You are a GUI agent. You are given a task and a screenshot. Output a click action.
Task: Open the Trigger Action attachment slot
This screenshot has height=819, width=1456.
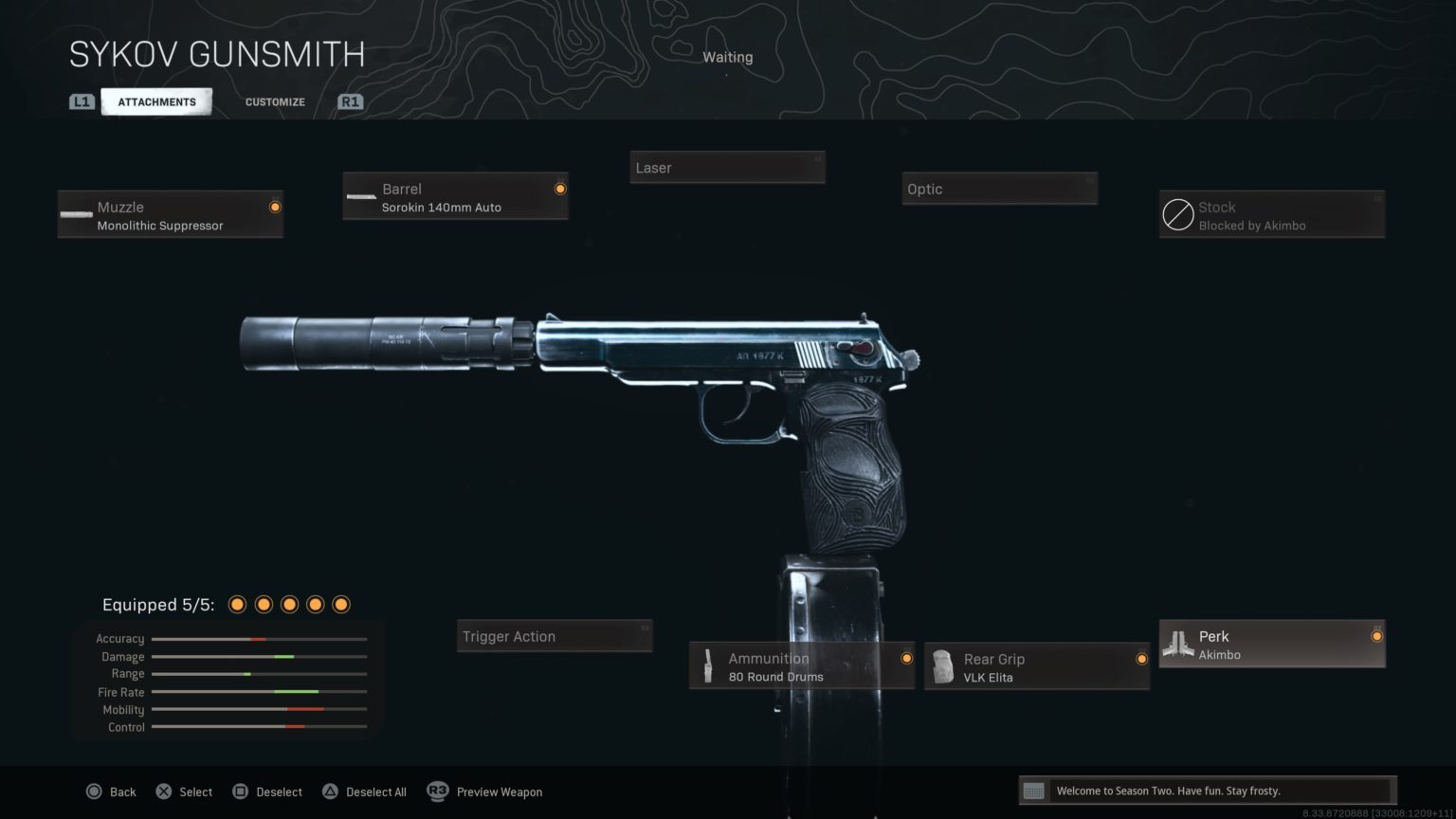[x=554, y=636]
